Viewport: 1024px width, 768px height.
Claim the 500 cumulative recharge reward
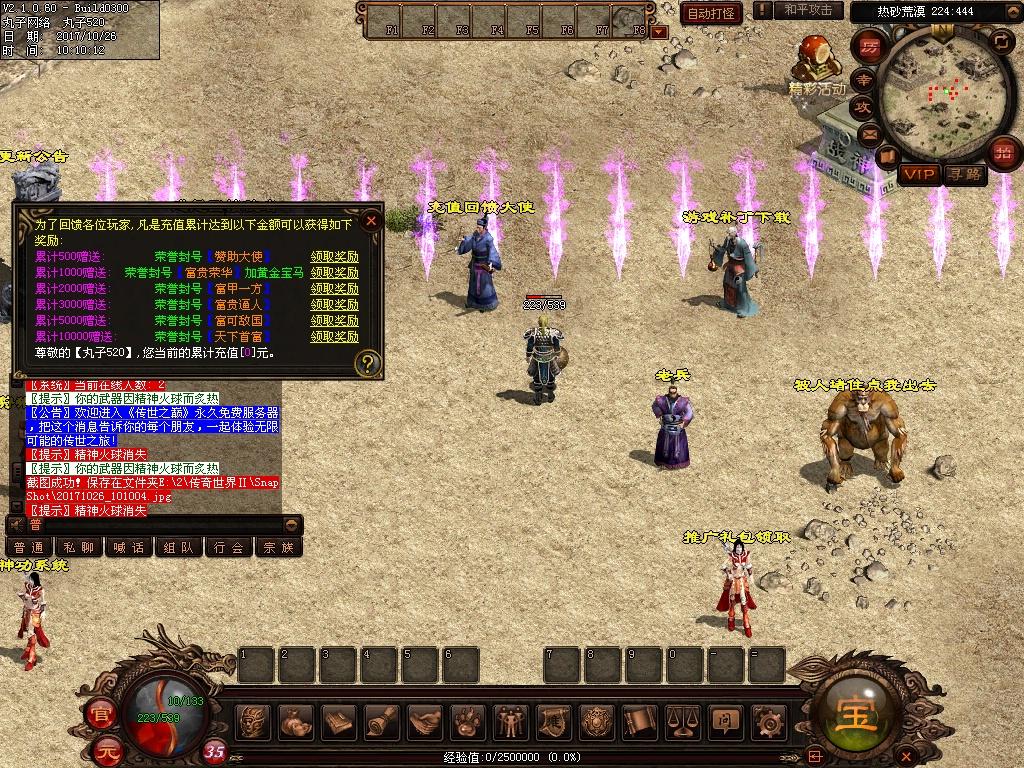coord(334,257)
